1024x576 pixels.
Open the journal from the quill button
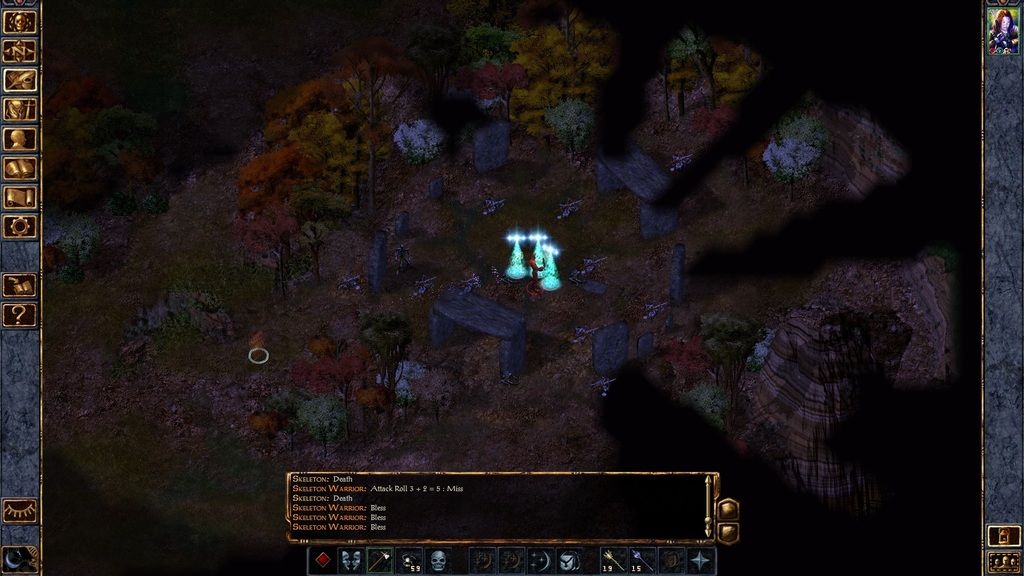point(20,80)
